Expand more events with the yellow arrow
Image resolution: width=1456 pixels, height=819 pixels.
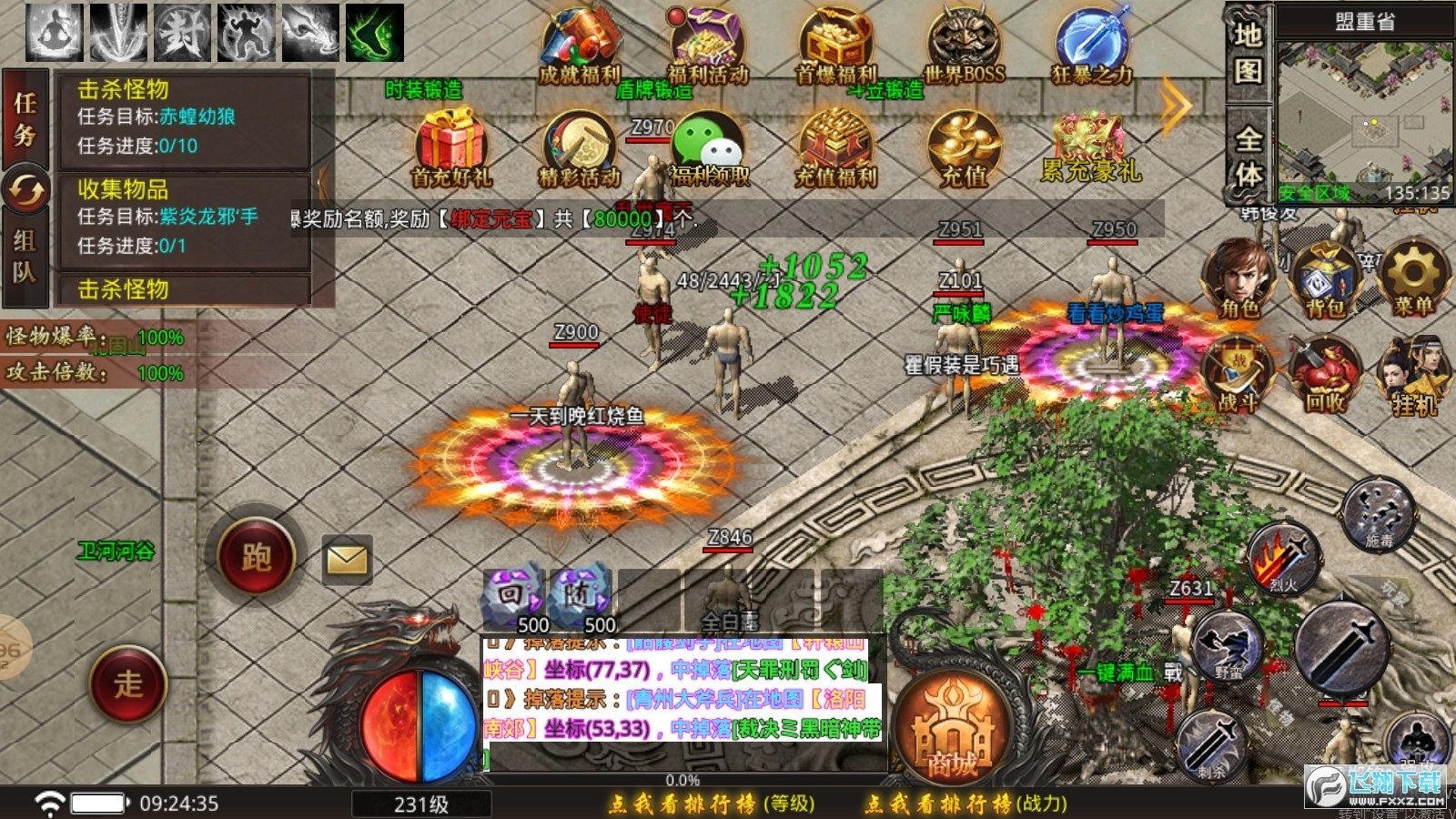point(1174,105)
